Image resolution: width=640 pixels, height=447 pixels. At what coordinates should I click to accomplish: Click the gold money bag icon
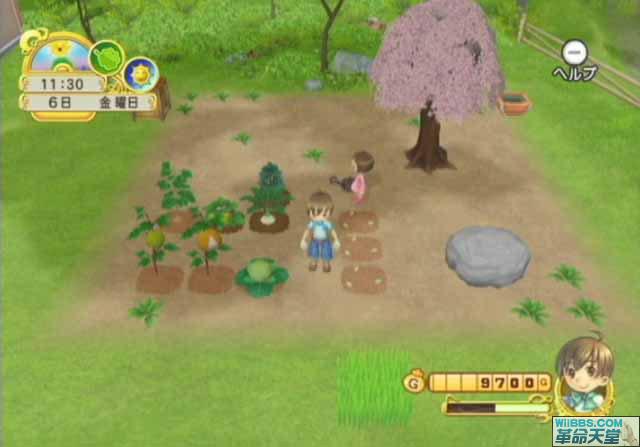(x=414, y=381)
